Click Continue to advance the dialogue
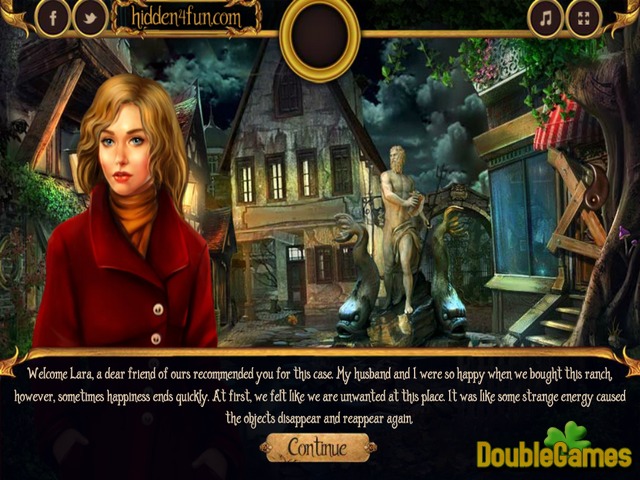The image size is (640, 480). 317,447
